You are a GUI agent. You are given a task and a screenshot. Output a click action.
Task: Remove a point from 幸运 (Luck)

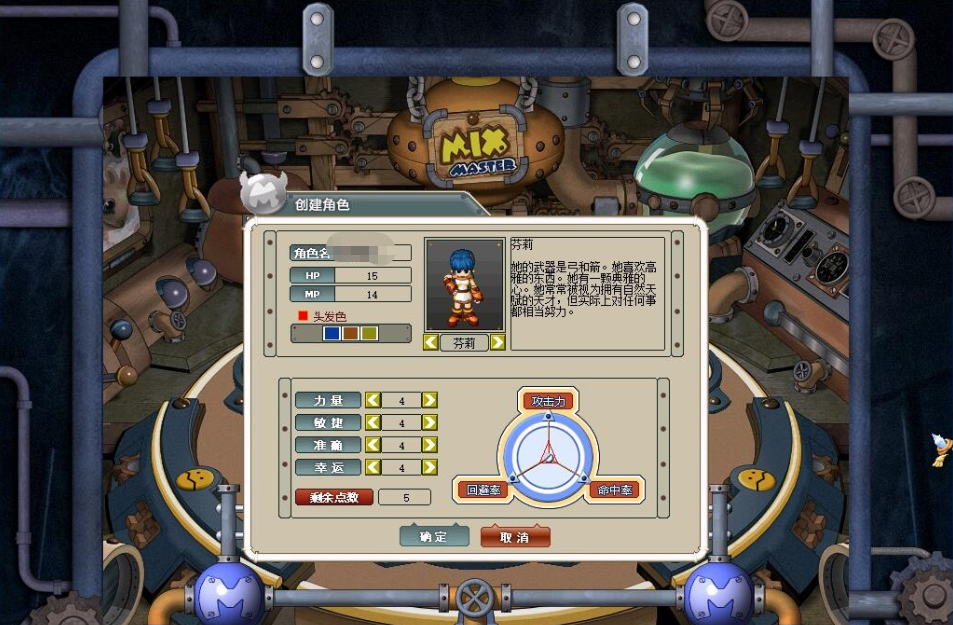pos(373,467)
